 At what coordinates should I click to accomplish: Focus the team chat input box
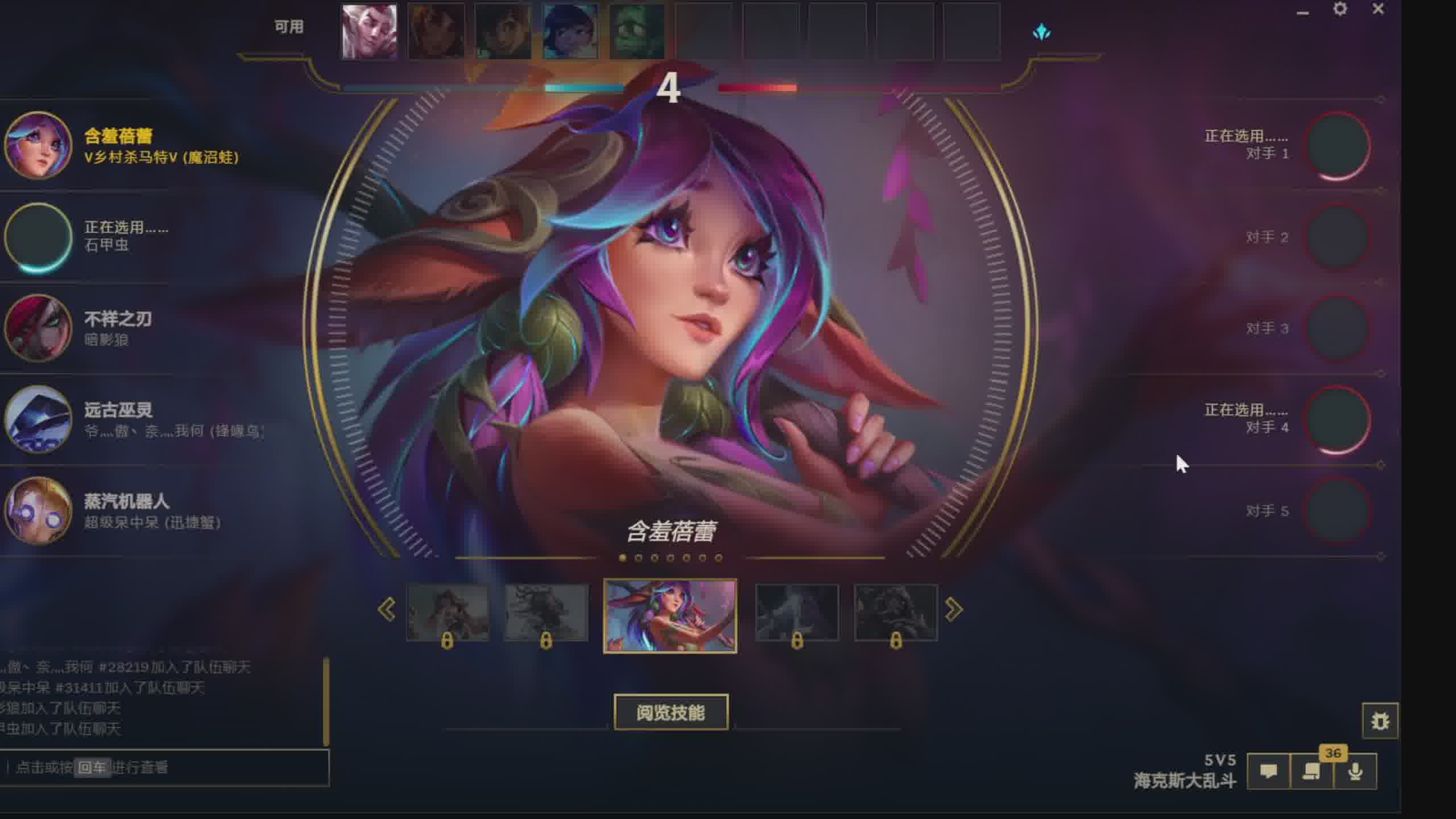[x=165, y=768]
